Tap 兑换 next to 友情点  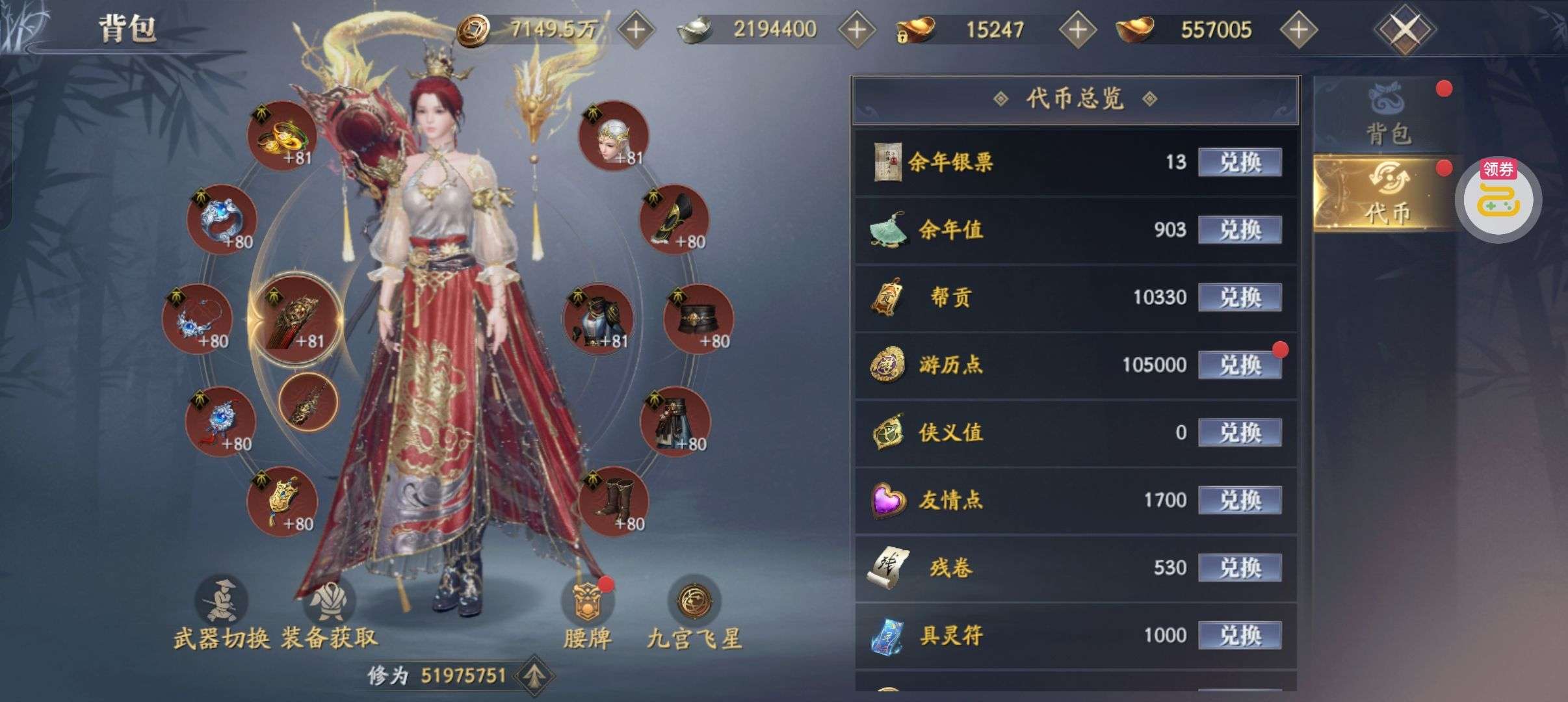click(1239, 500)
